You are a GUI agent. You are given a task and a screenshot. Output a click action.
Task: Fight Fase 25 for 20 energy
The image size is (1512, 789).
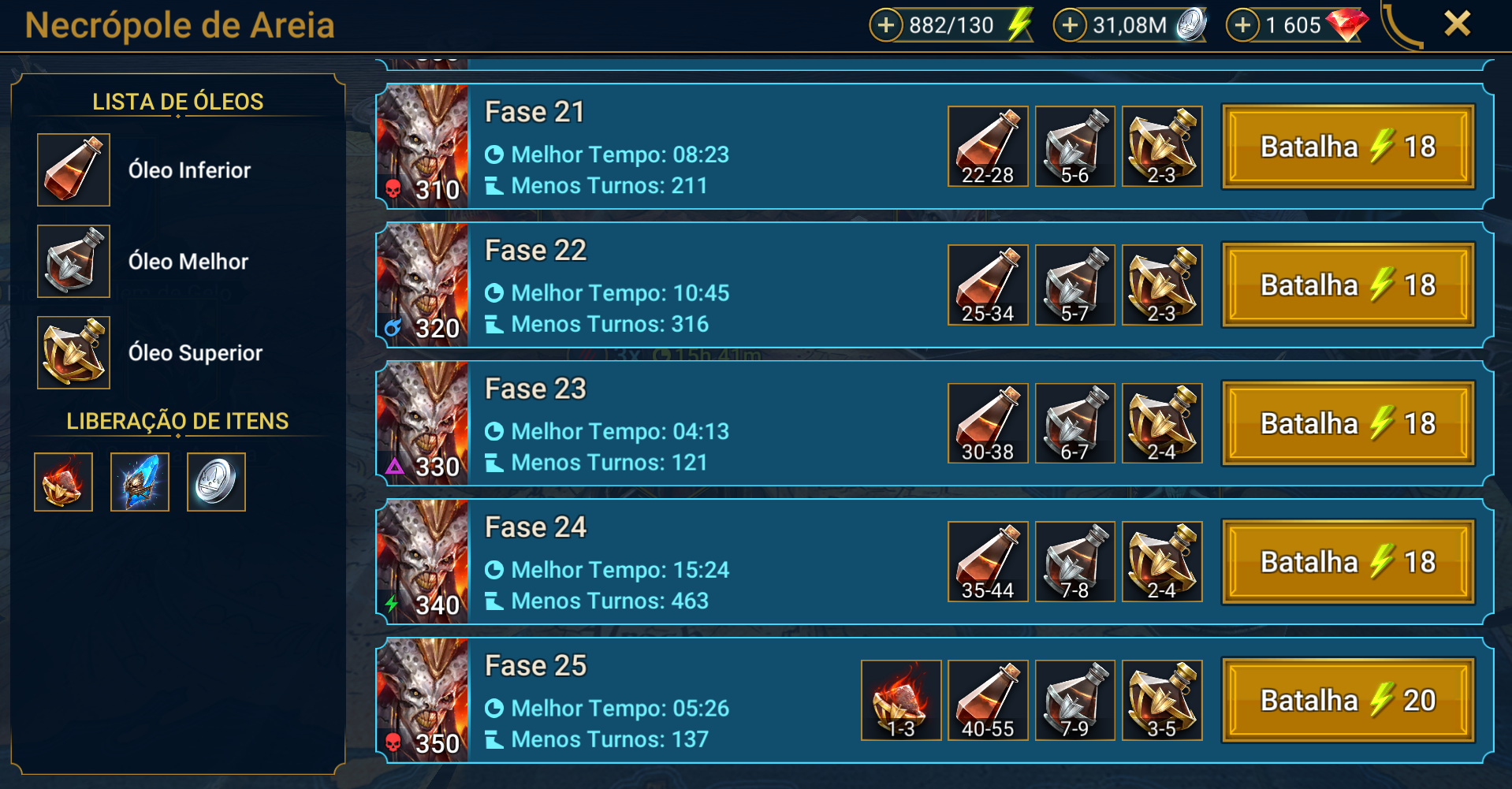click(1347, 700)
